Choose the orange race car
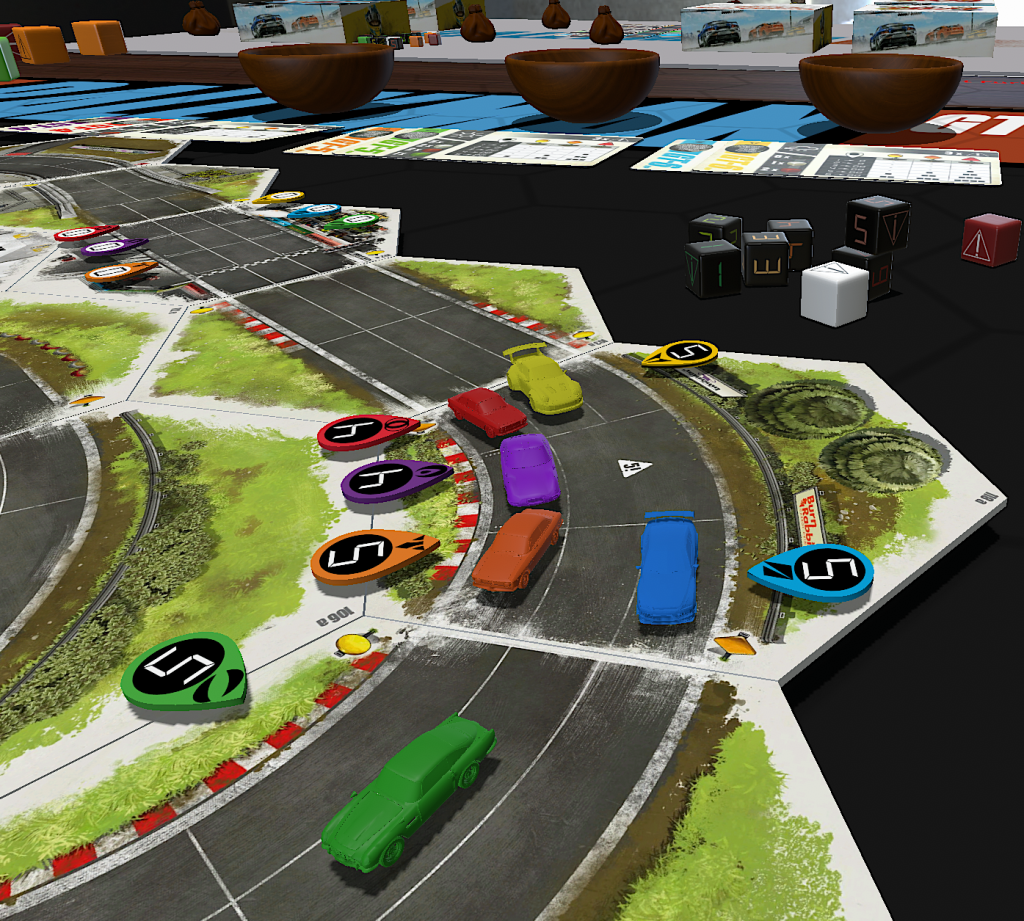Screen dimensions: 1024x921 pyautogui.click(x=517, y=549)
